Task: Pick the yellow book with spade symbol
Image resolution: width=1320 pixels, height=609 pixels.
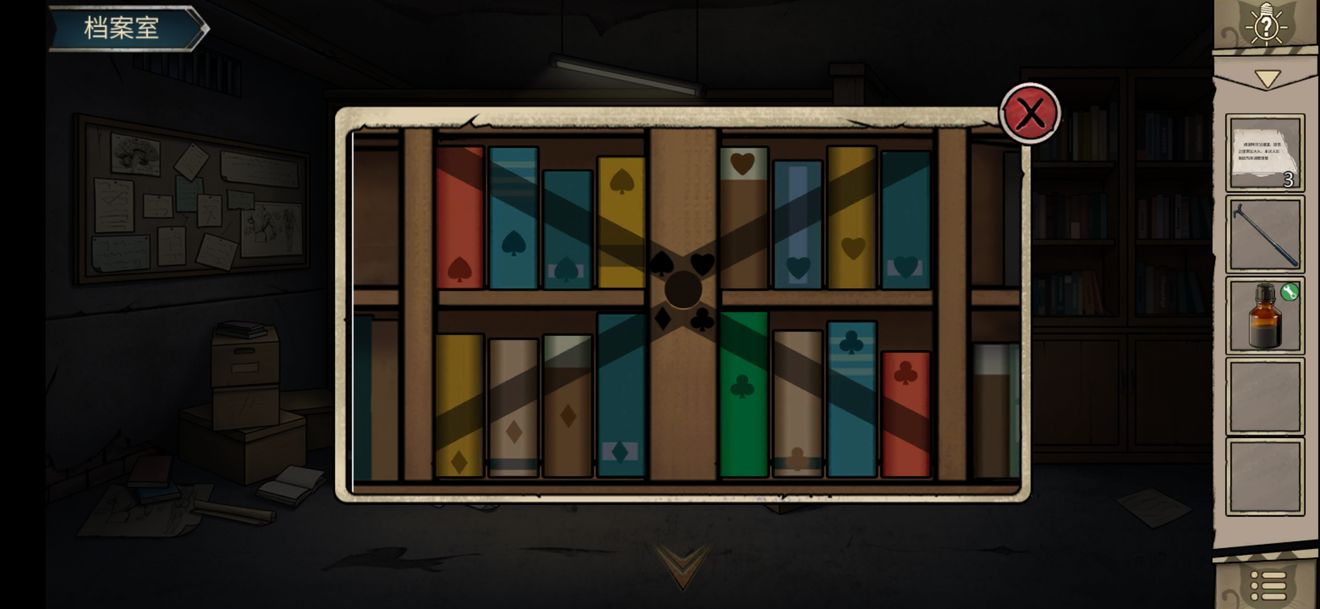Action: click(621, 221)
